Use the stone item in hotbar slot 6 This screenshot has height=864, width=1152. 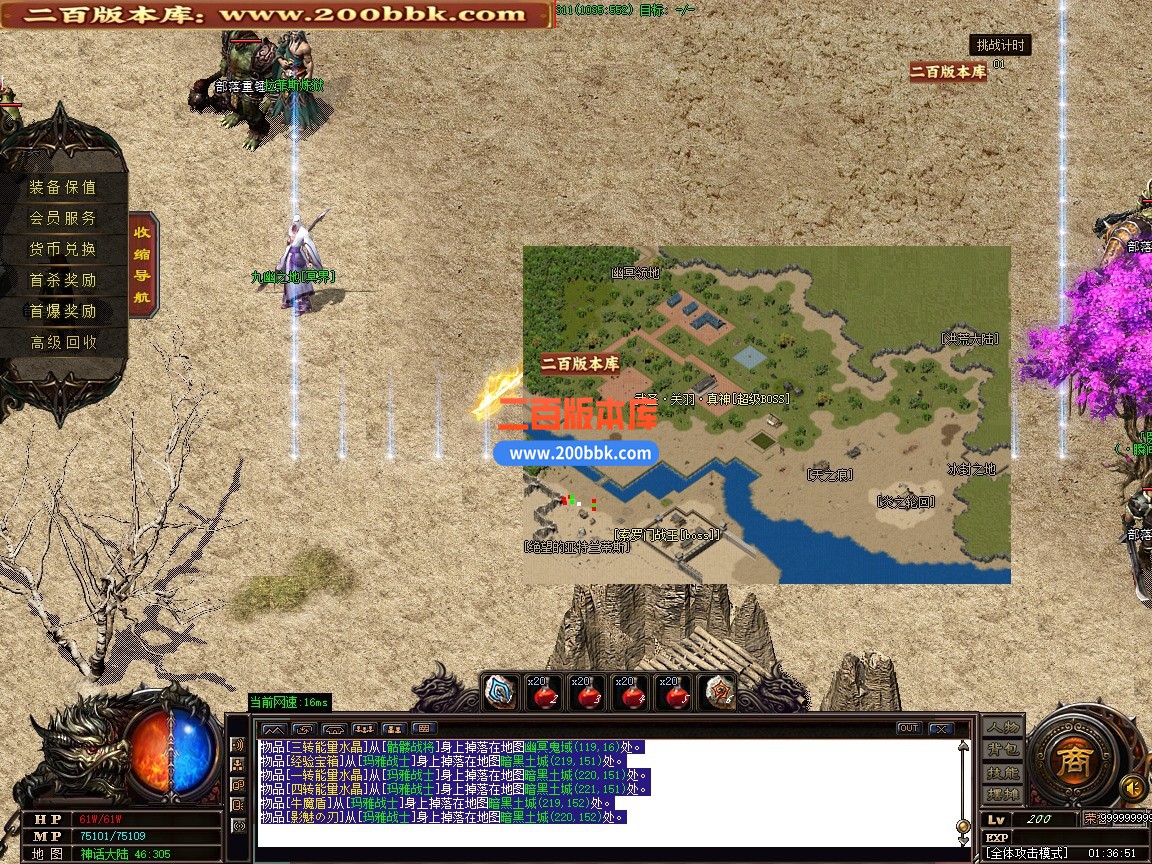718,692
